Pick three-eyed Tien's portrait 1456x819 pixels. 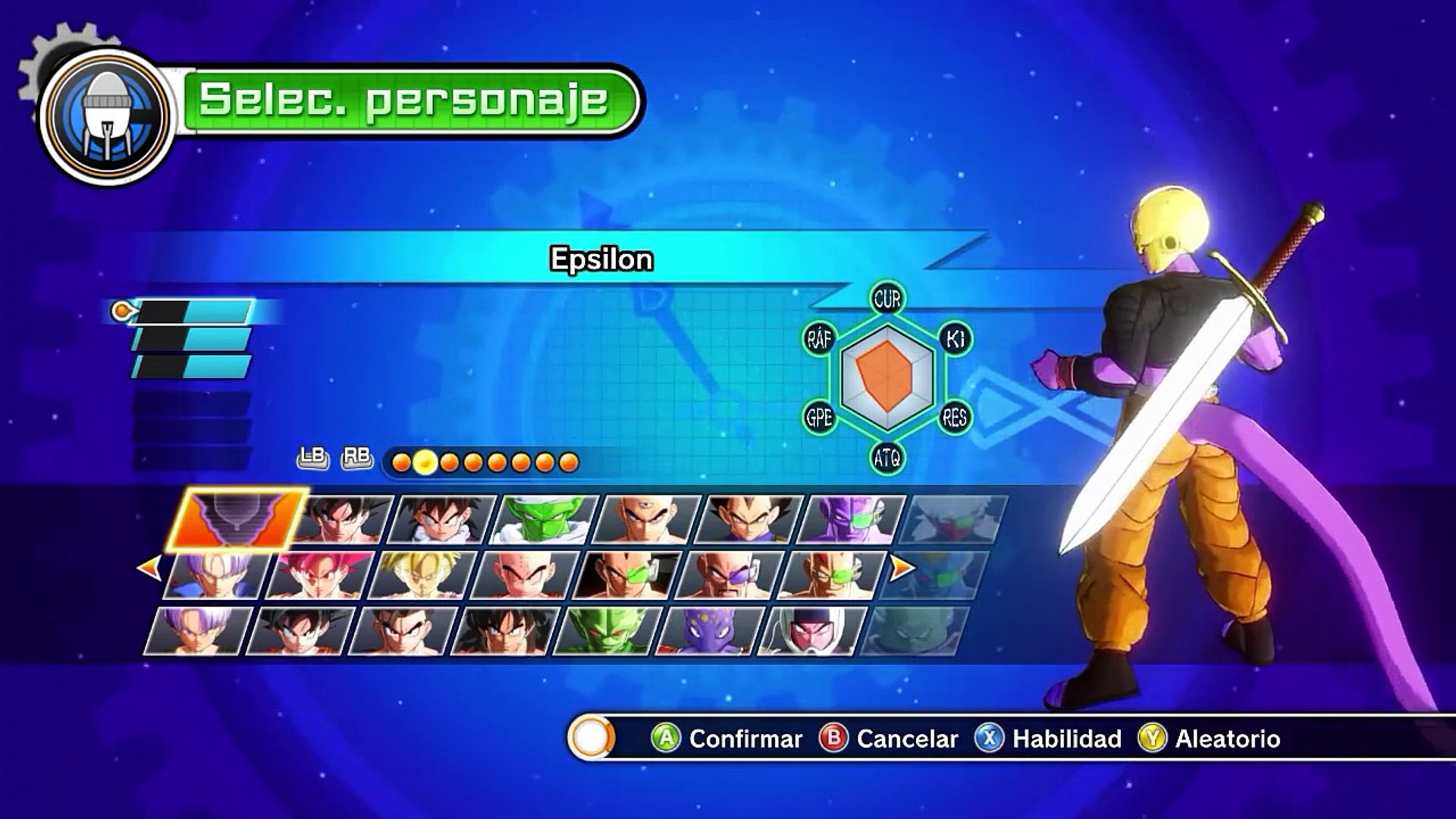[647, 519]
